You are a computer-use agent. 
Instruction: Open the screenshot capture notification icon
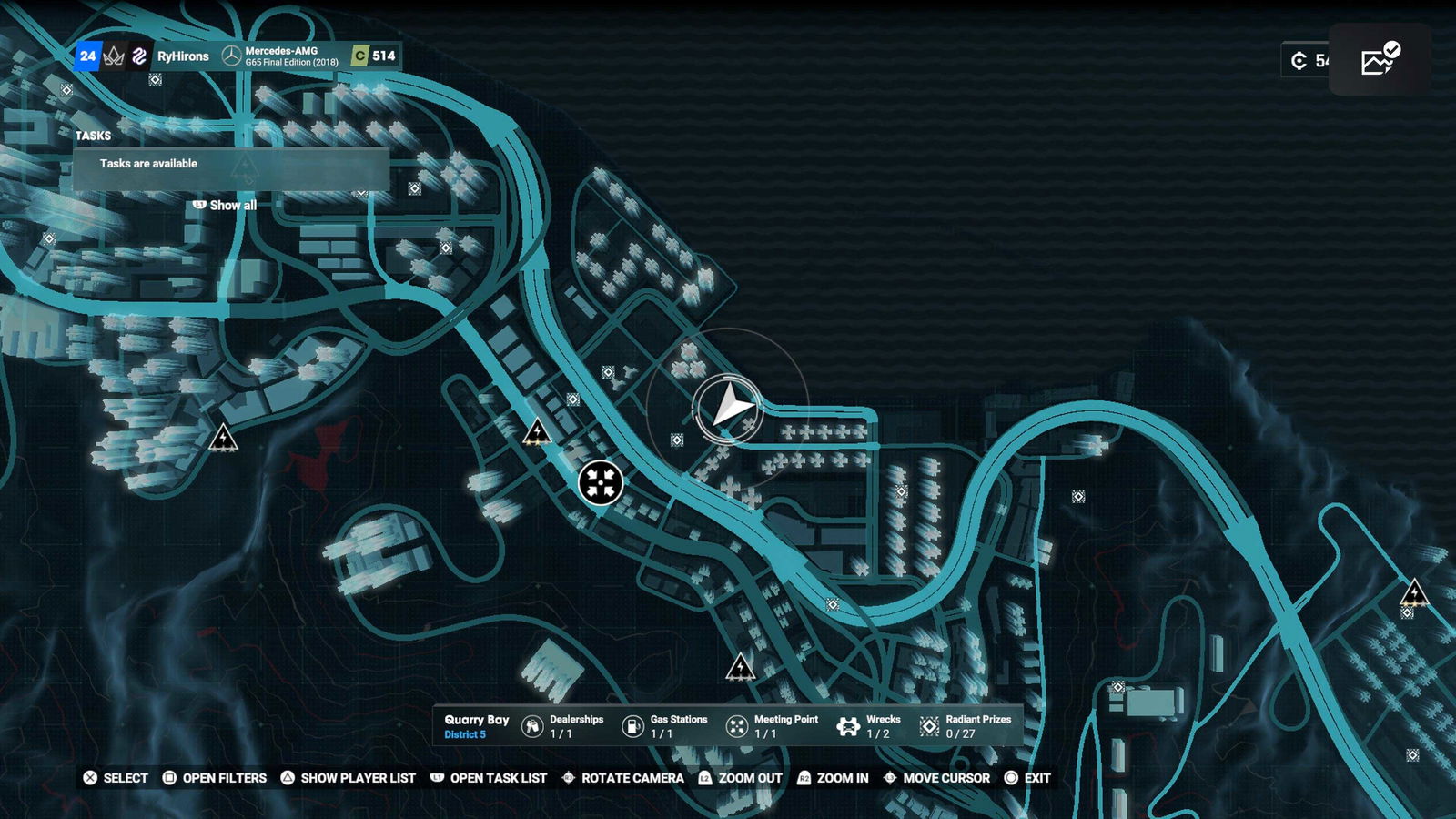click(1380, 60)
